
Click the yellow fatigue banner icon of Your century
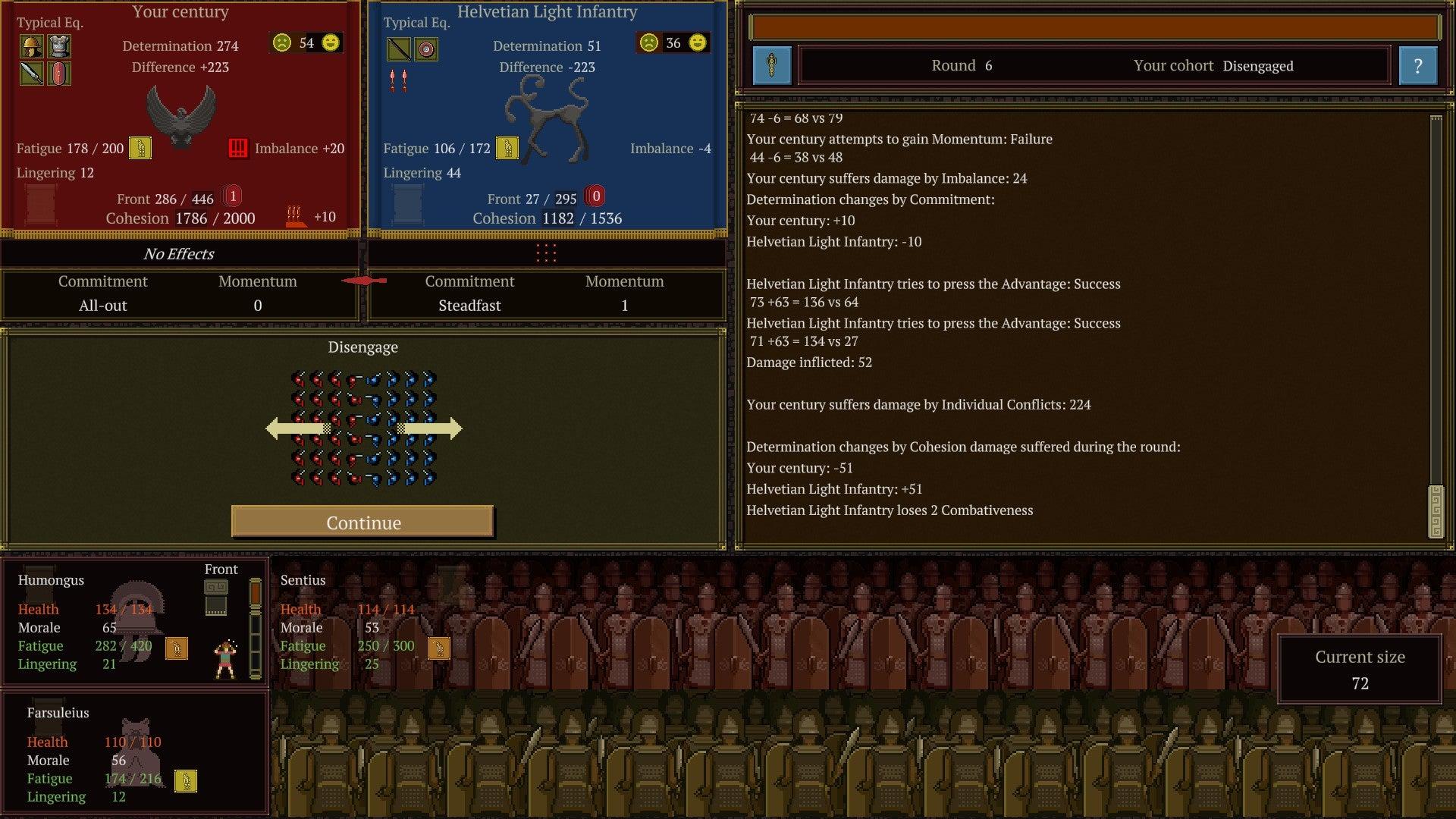pos(141,149)
